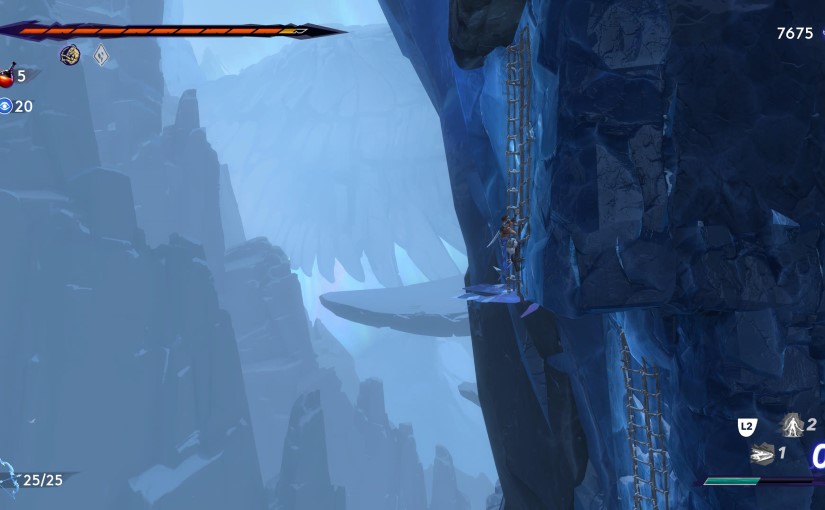
Task: Select the round gold amulet icon
Action: pyautogui.click(x=70, y=55)
